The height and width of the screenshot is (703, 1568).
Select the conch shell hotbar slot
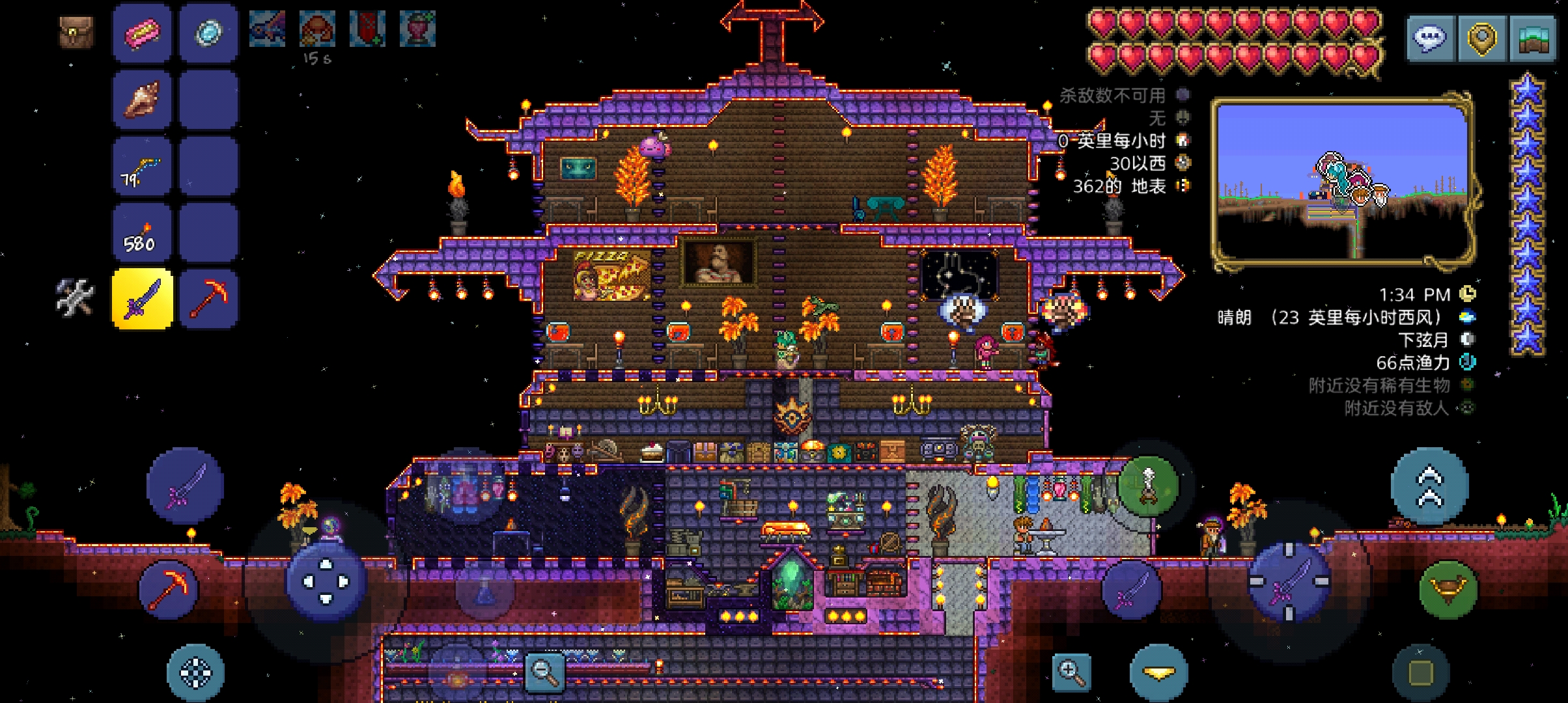pyautogui.click(x=142, y=100)
